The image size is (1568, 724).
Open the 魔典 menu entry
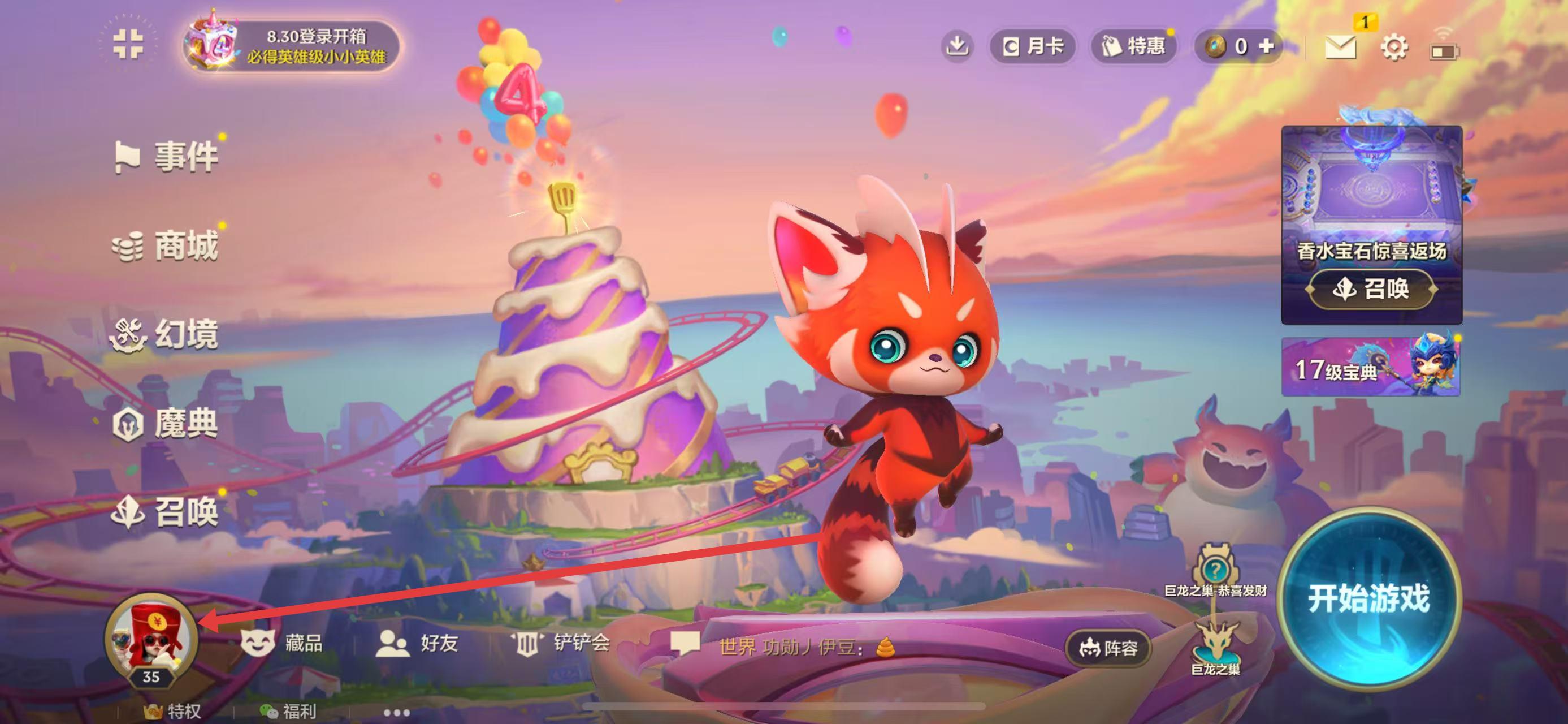tap(166, 423)
